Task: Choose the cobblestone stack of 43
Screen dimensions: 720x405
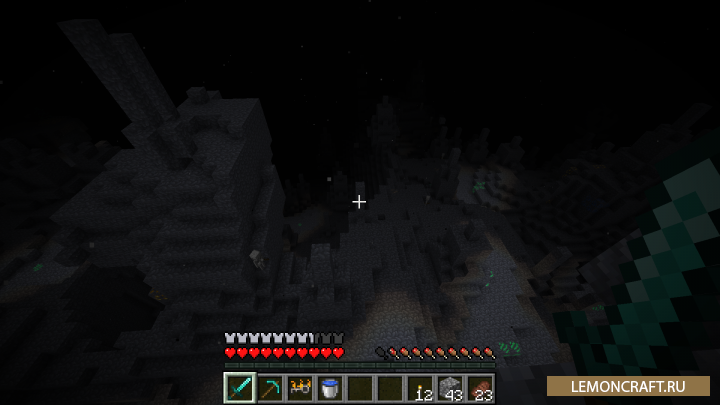Action: 449,388
